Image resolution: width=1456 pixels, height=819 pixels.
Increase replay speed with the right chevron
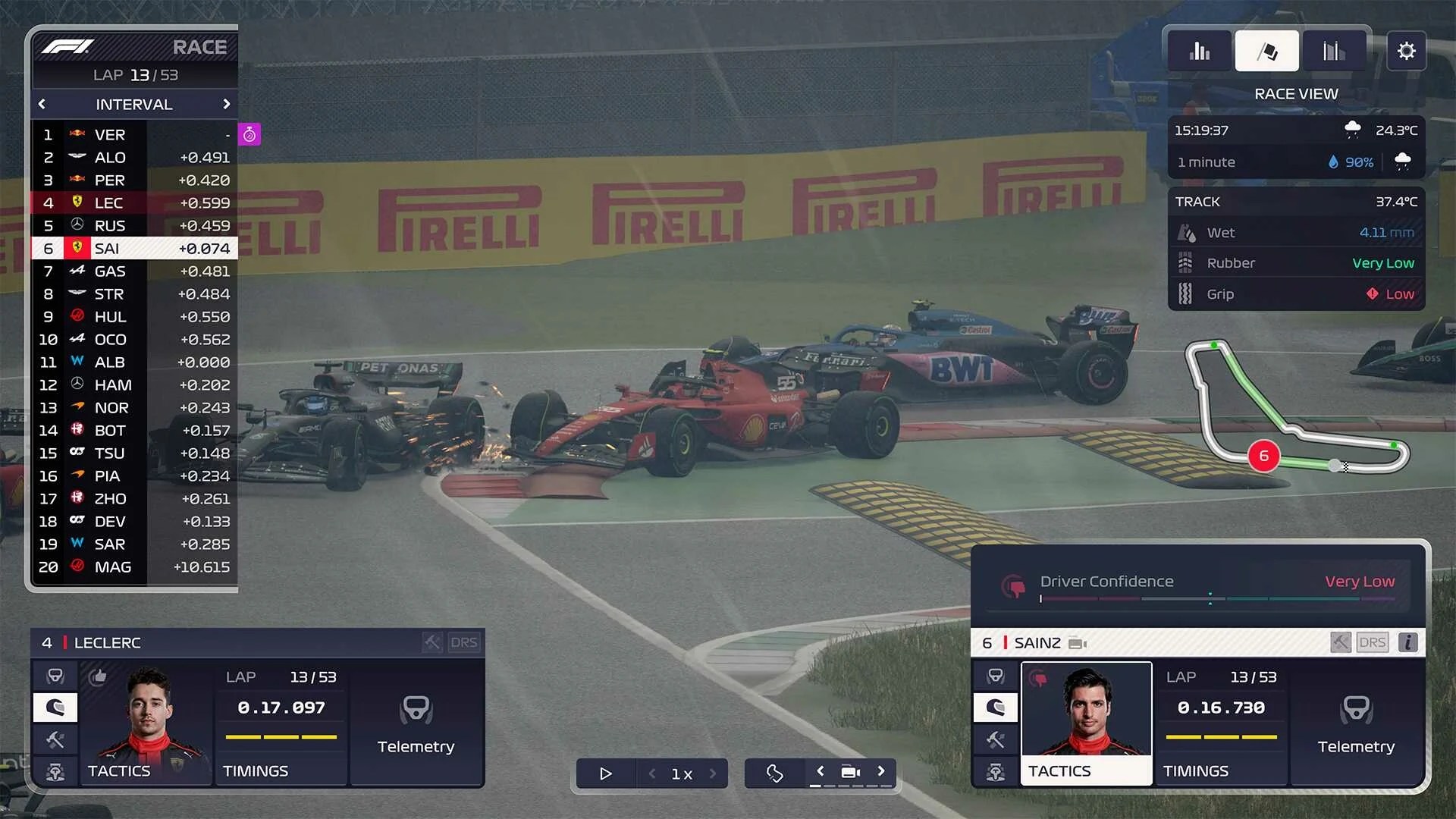(712, 773)
